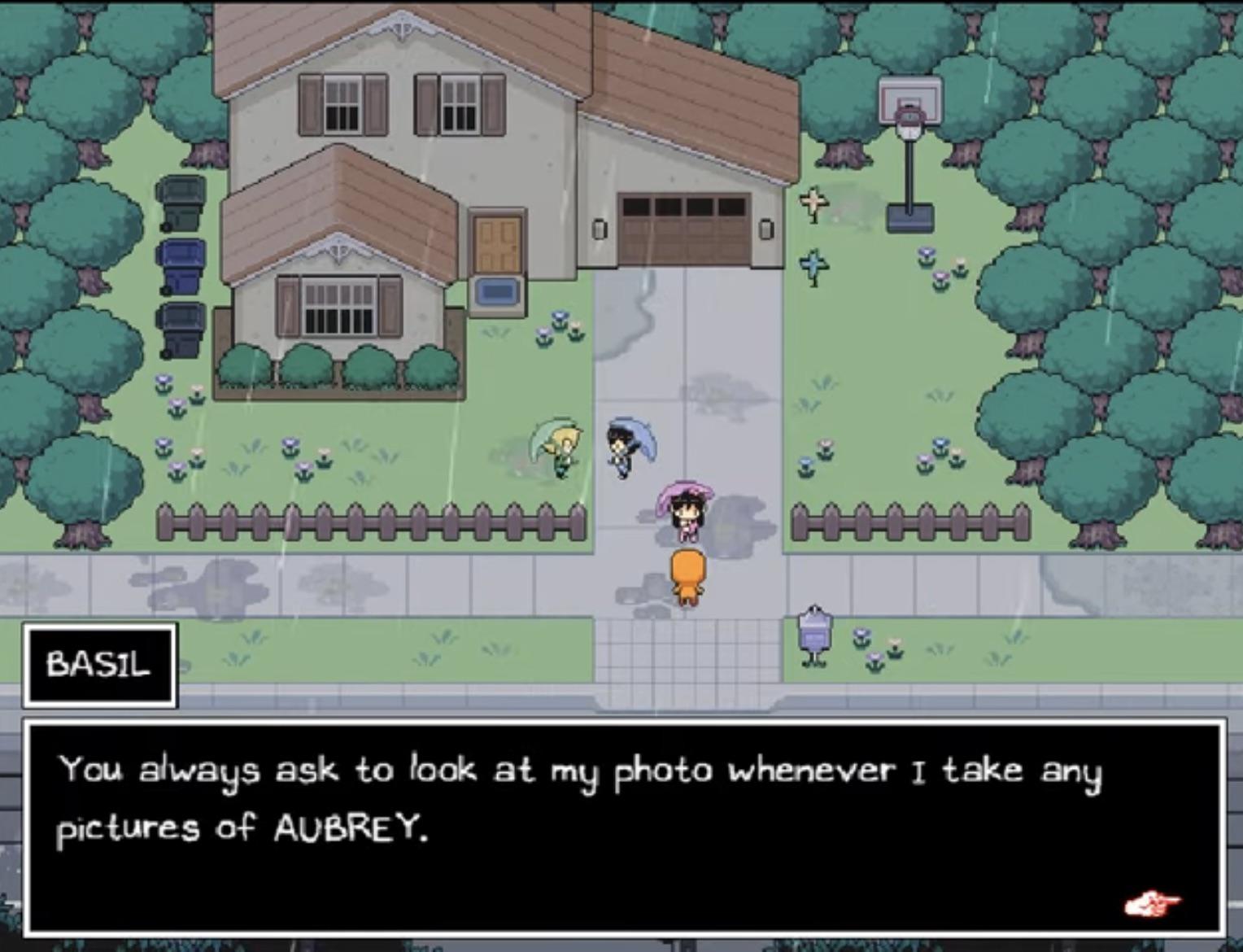Select the mailbox near the sidewalk
The image size is (1243, 952).
point(815,631)
